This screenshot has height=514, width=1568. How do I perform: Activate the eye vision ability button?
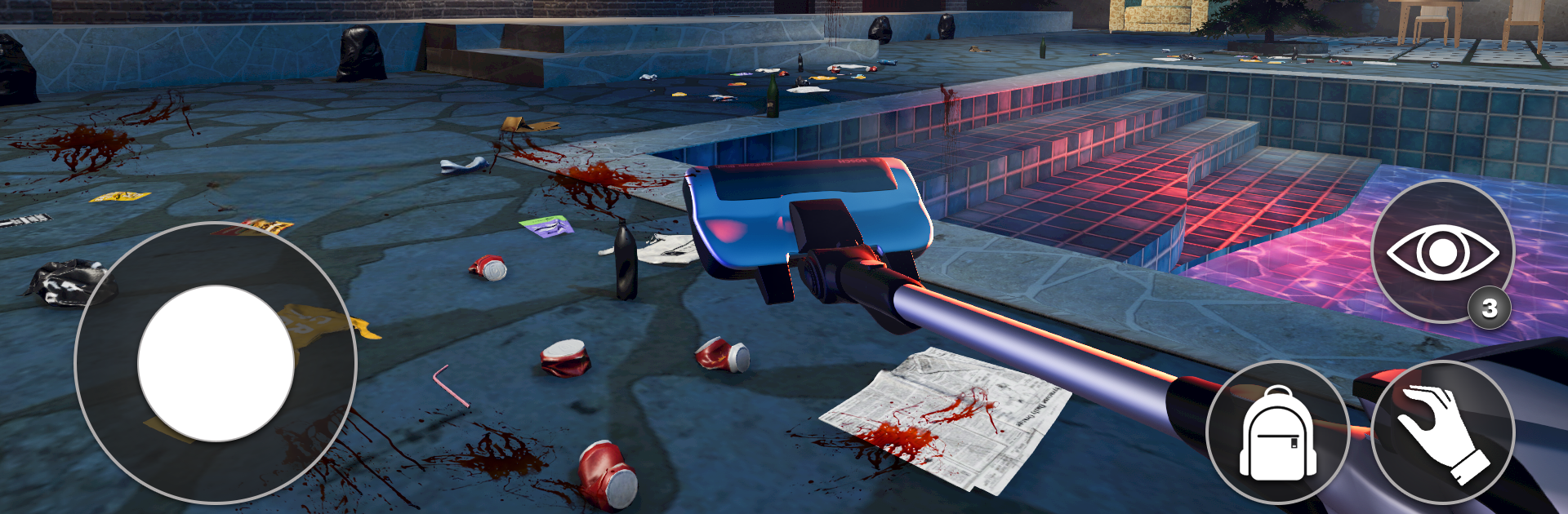(x=1442, y=251)
